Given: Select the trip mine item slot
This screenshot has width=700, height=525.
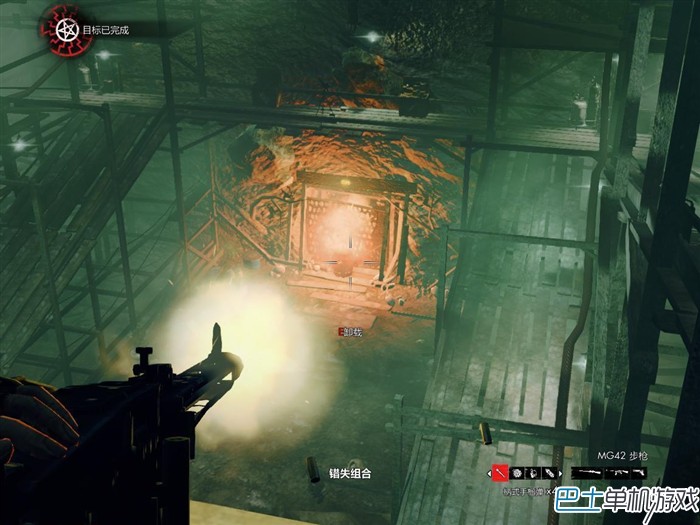Looking at the screenshot, I should pyautogui.click(x=533, y=473).
